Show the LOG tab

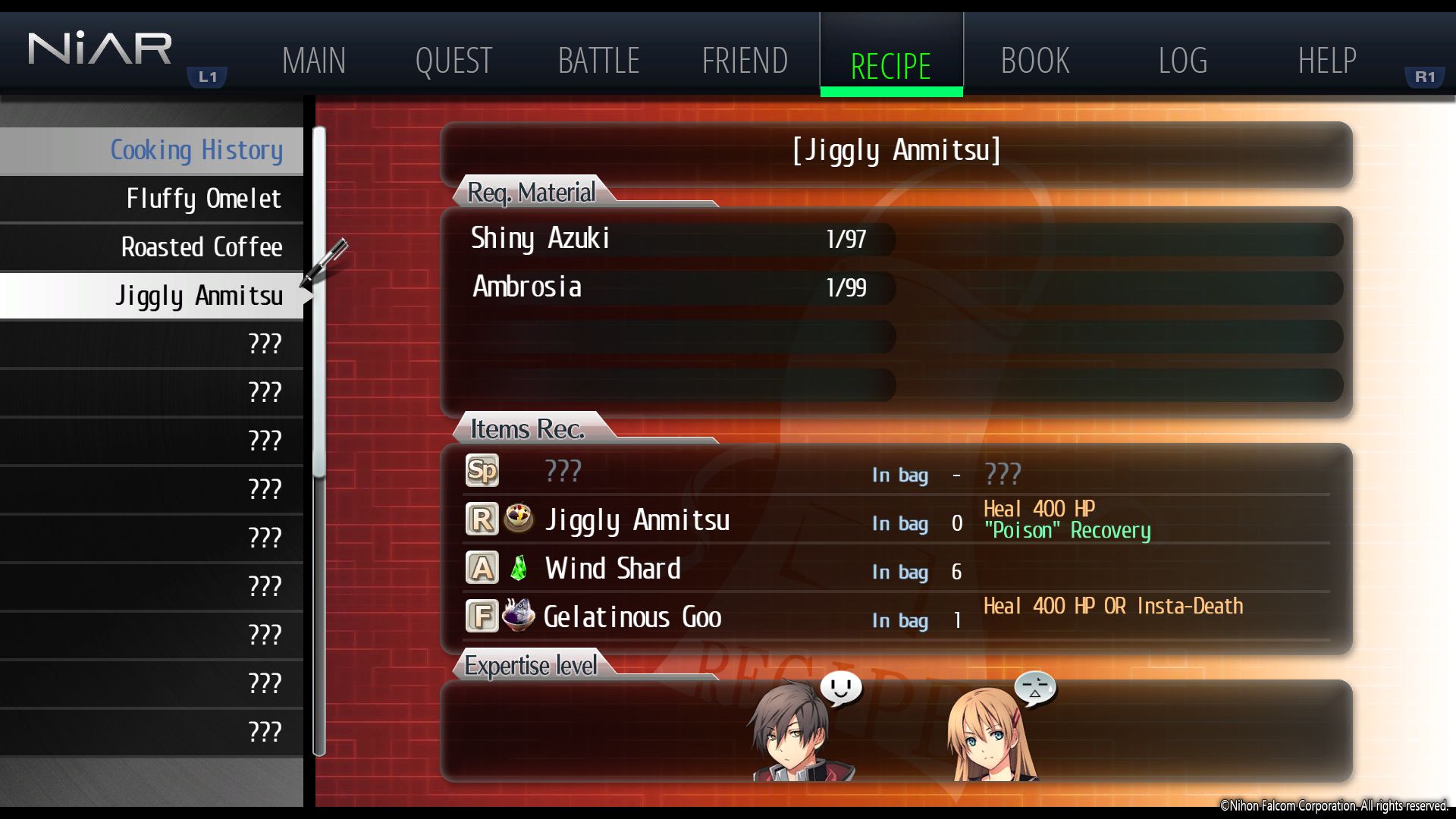[1182, 61]
